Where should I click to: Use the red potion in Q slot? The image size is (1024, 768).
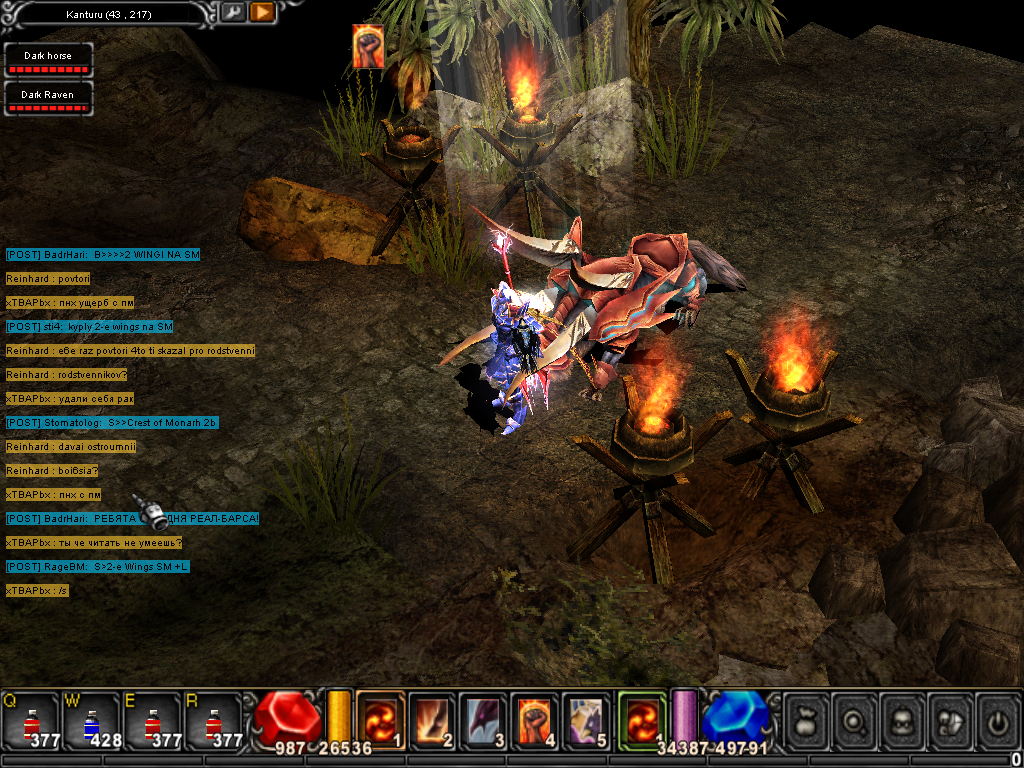coord(32,720)
